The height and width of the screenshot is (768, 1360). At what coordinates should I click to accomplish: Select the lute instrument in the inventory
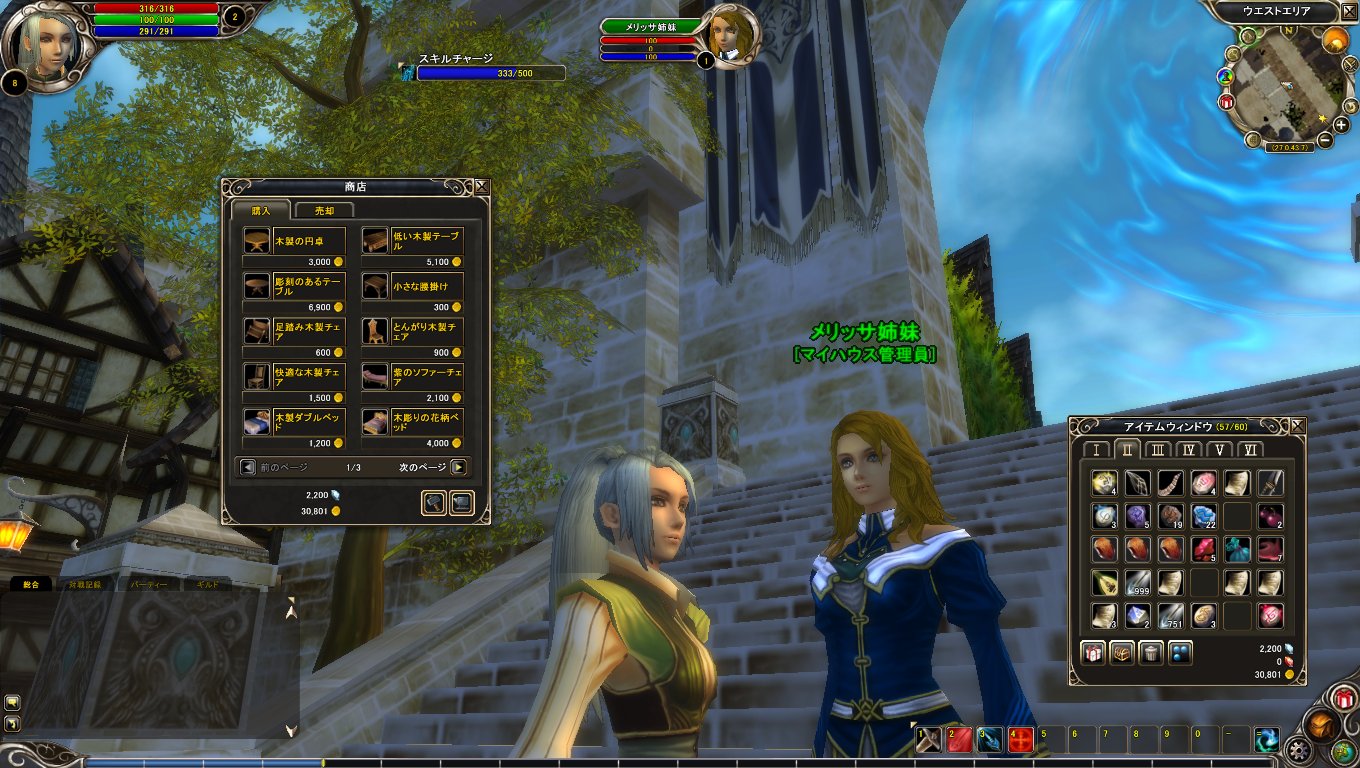1104,582
